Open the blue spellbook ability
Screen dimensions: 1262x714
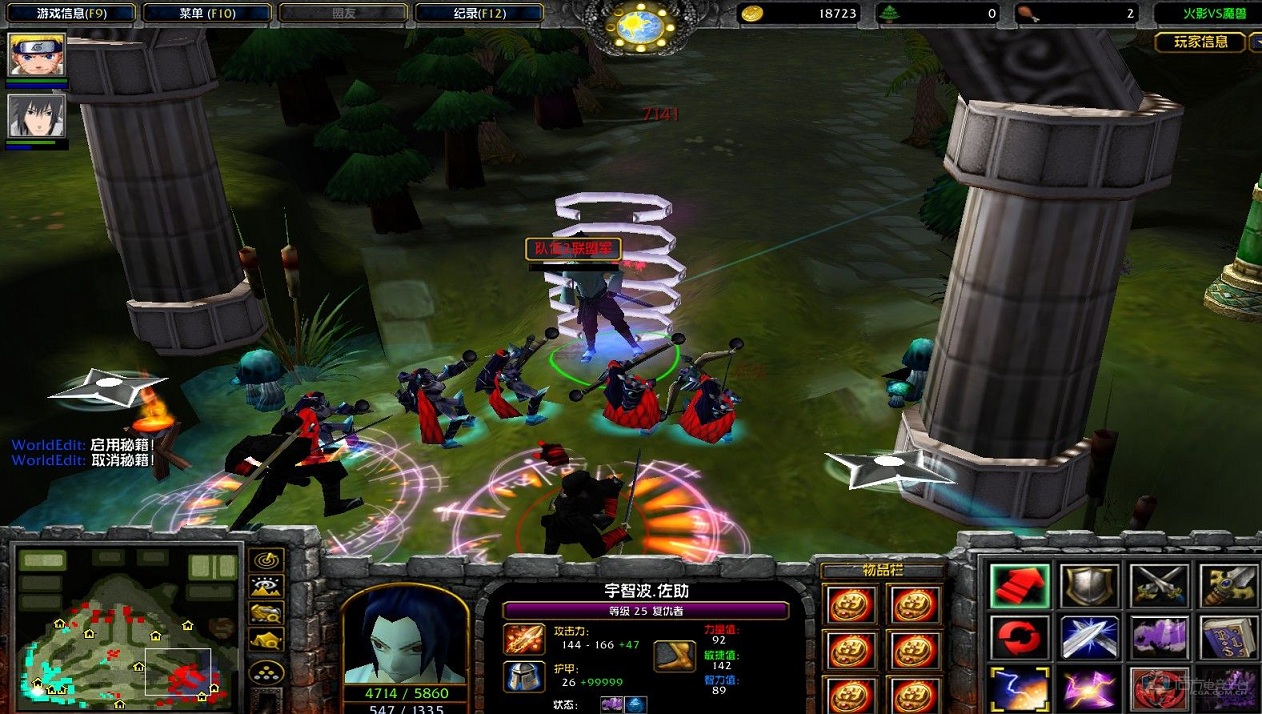point(1228,637)
